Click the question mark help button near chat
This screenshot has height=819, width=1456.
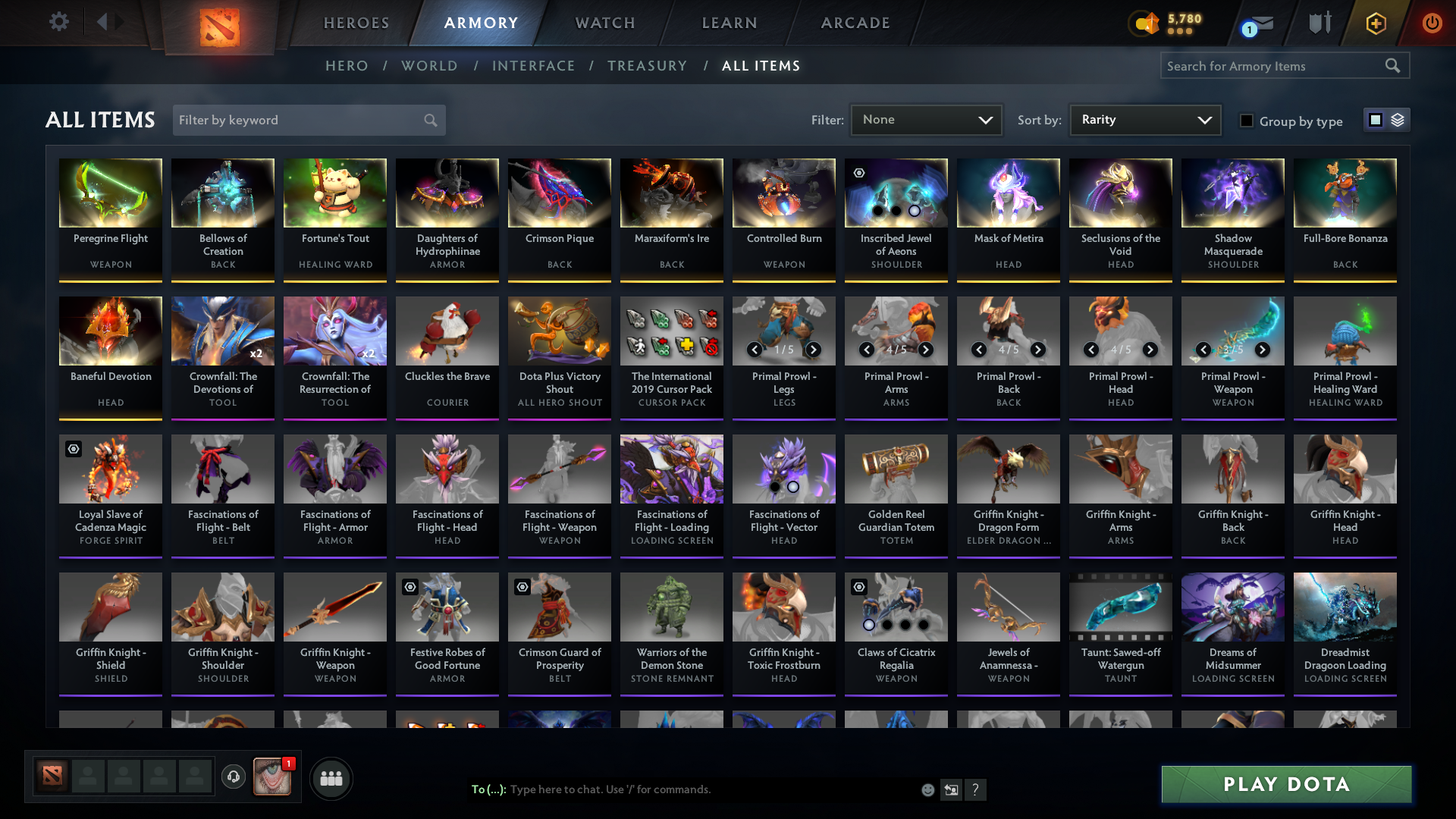click(x=976, y=789)
